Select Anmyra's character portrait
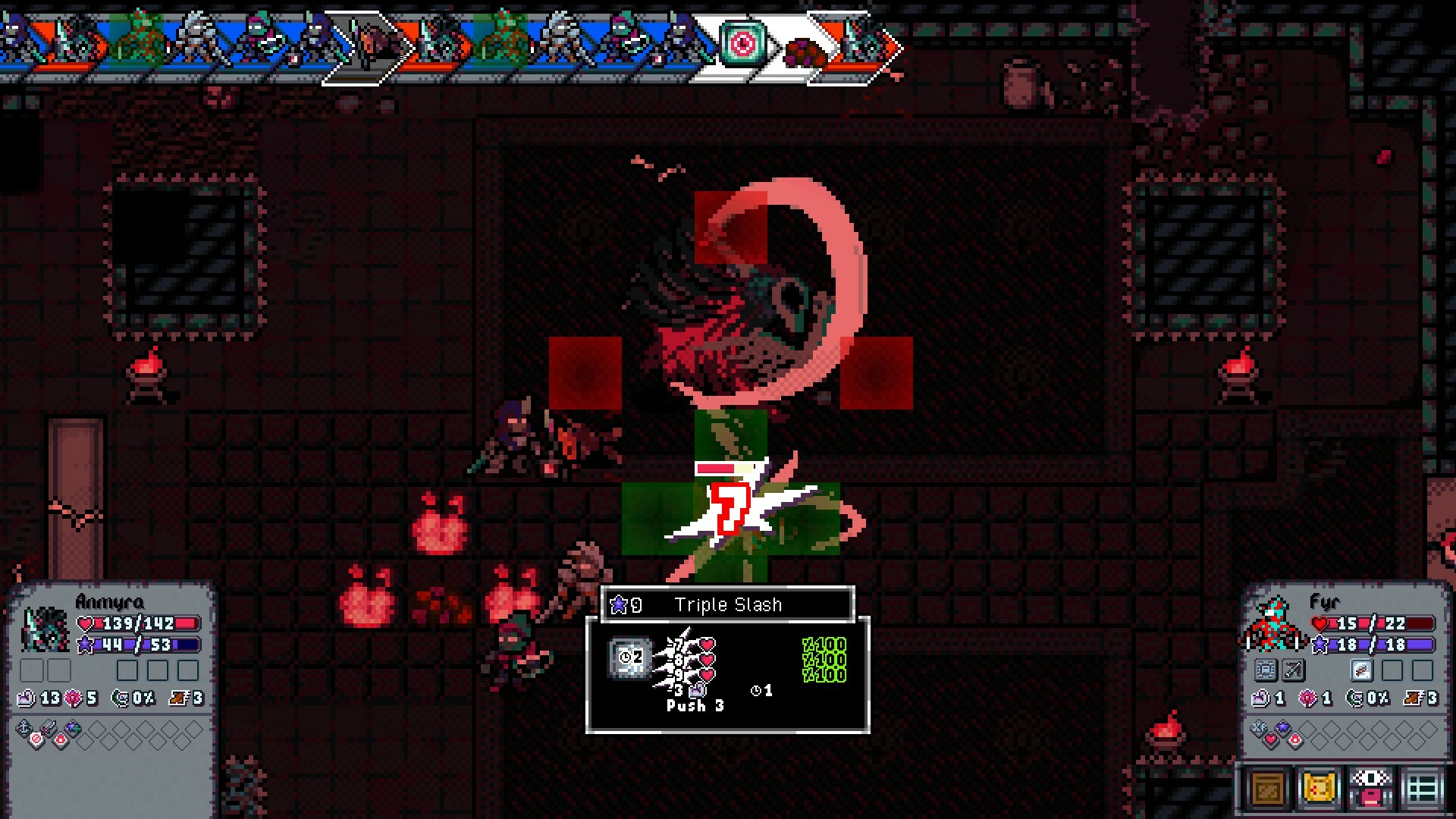Screen dimensions: 1456x819 [45, 629]
